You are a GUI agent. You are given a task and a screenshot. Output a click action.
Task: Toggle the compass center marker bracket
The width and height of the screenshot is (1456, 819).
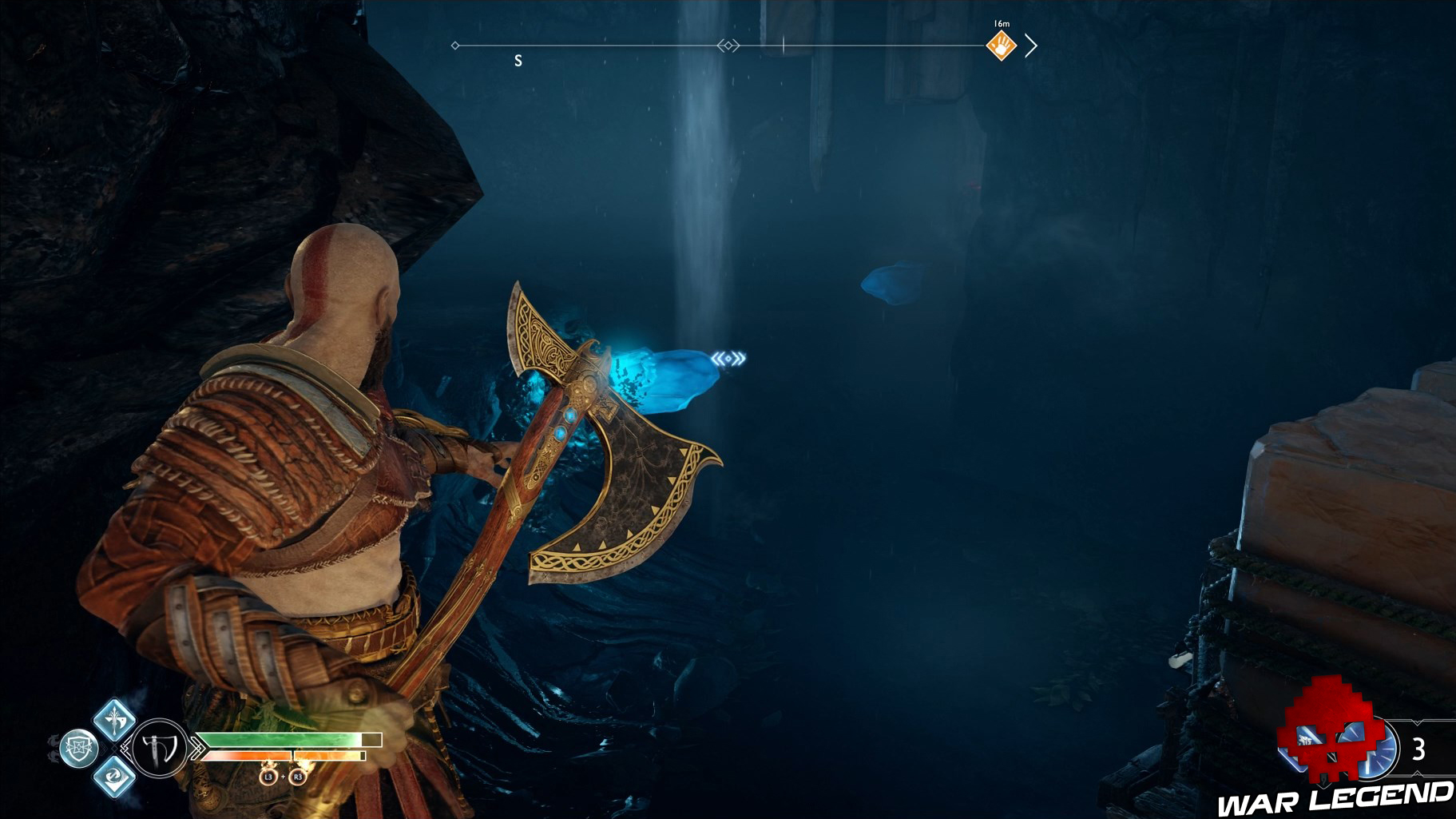(728, 46)
